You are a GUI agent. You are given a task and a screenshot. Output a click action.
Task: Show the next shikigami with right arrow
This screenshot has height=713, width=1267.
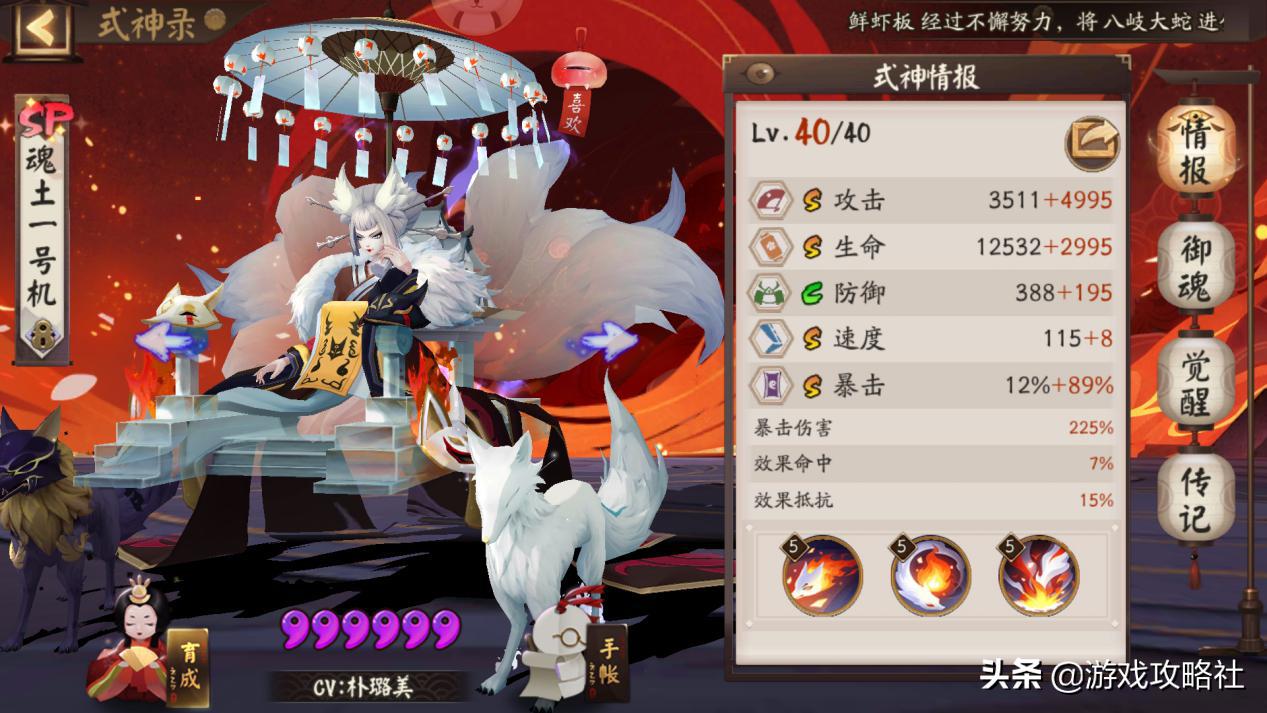[607, 341]
